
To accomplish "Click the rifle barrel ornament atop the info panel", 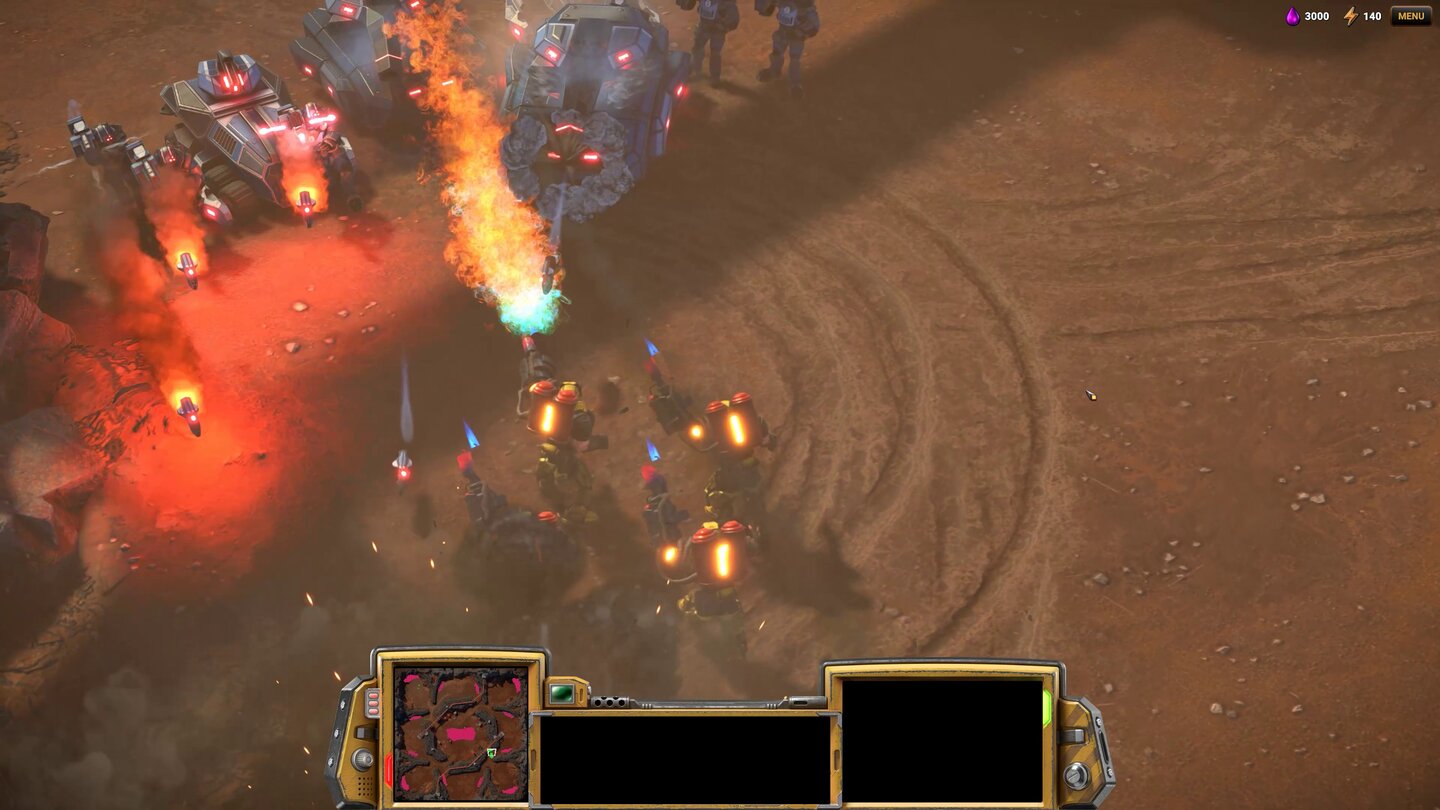I will pos(699,702).
